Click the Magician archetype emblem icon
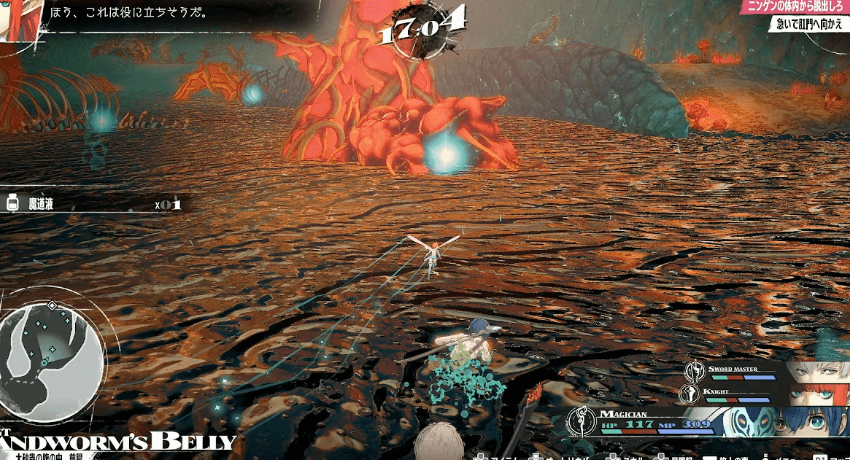The width and height of the screenshot is (850, 460). tap(580, 421)
